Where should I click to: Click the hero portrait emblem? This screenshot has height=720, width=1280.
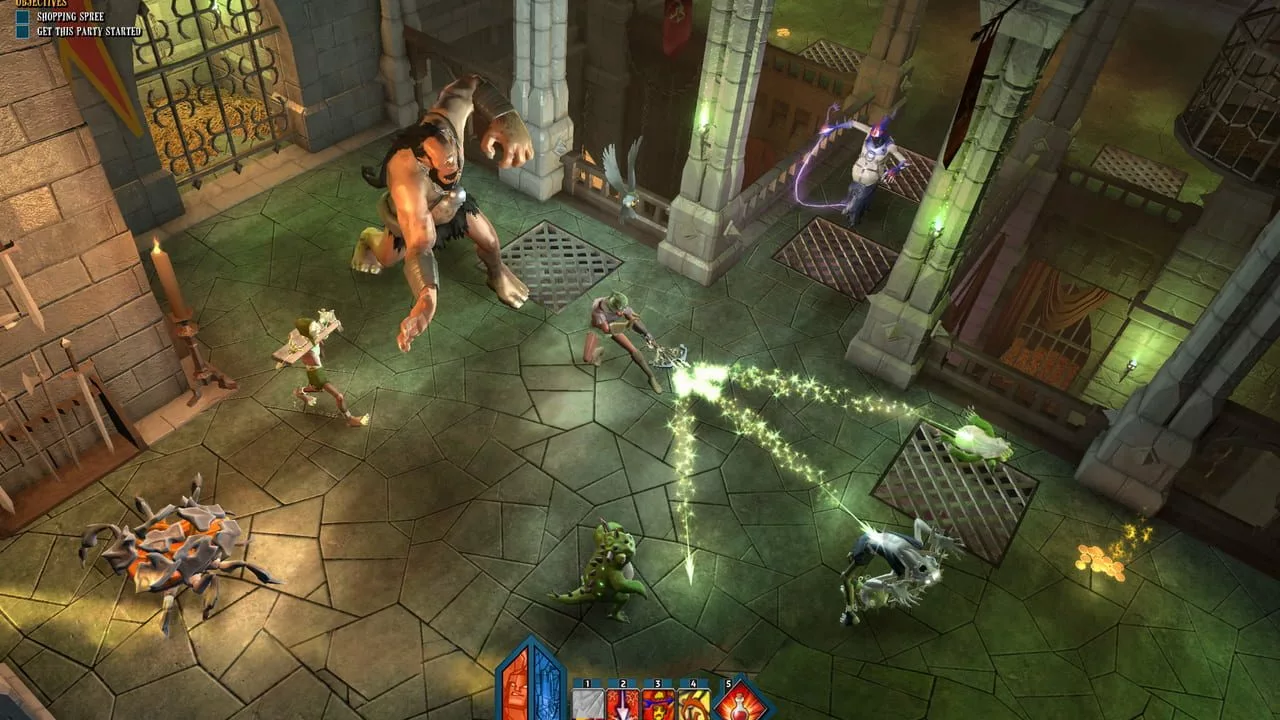click(x=530, y=685)
